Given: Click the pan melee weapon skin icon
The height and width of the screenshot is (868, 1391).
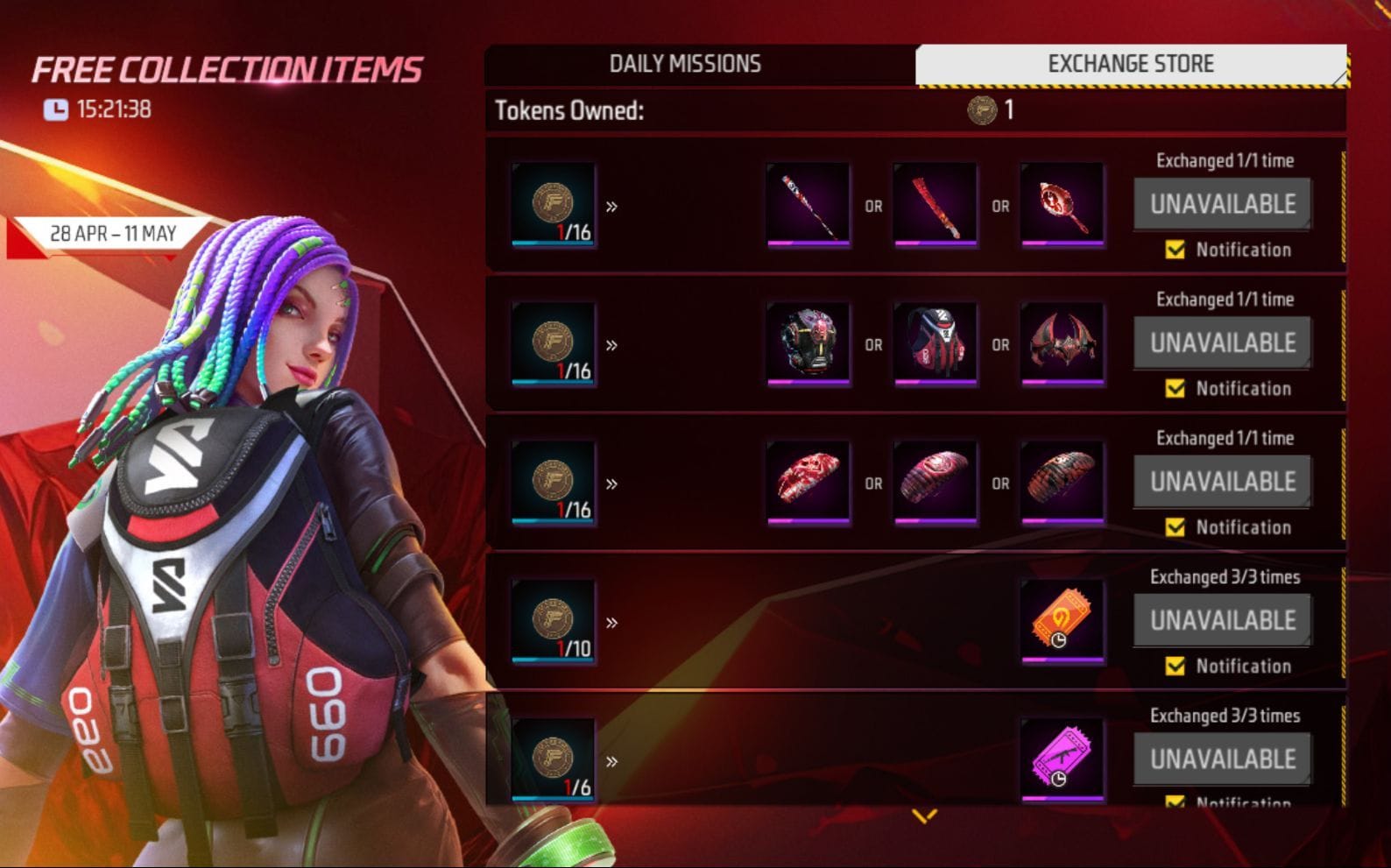Looking at the screenshot, I should [1062, 205].
